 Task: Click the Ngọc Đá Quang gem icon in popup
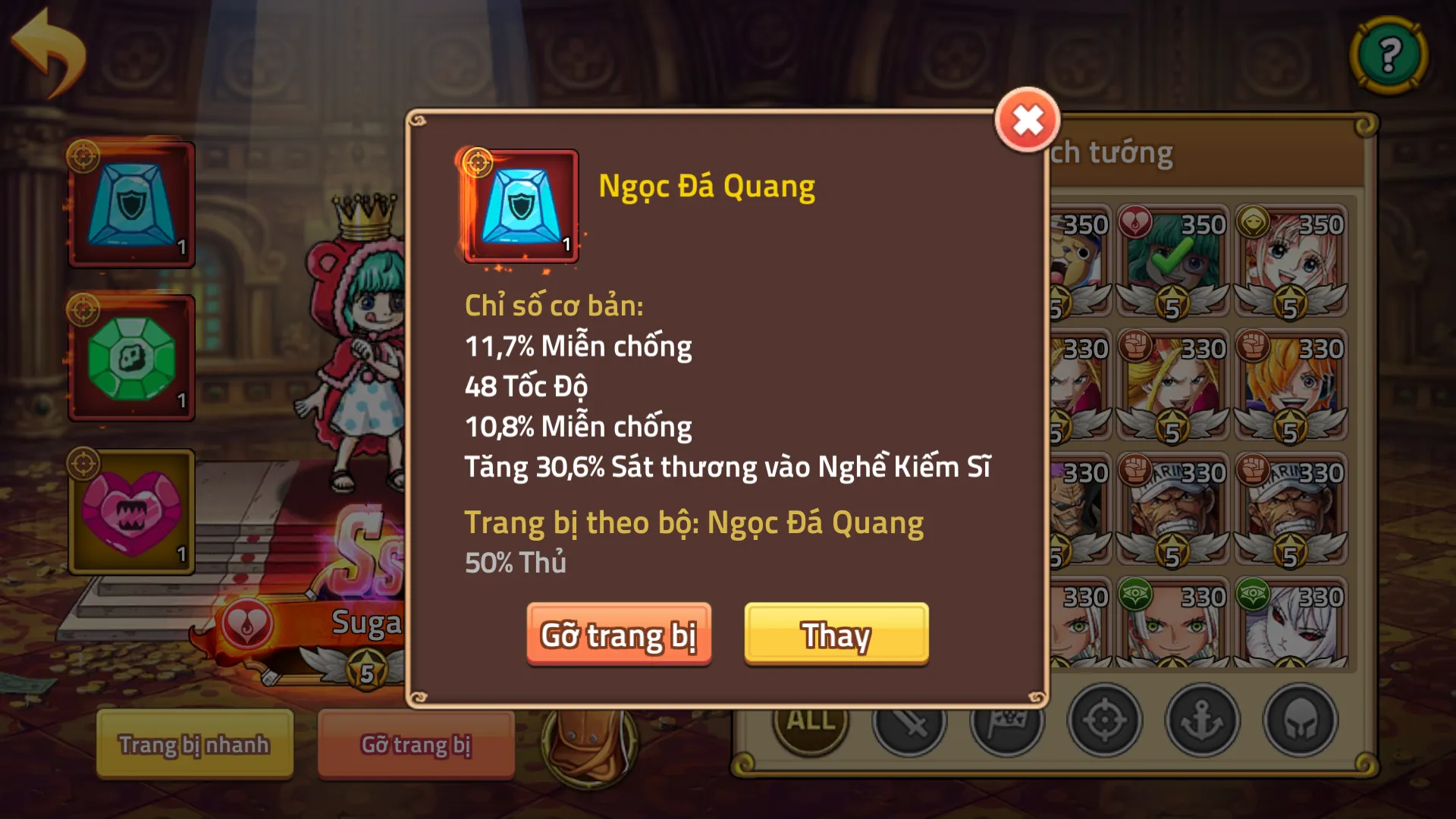519,206
